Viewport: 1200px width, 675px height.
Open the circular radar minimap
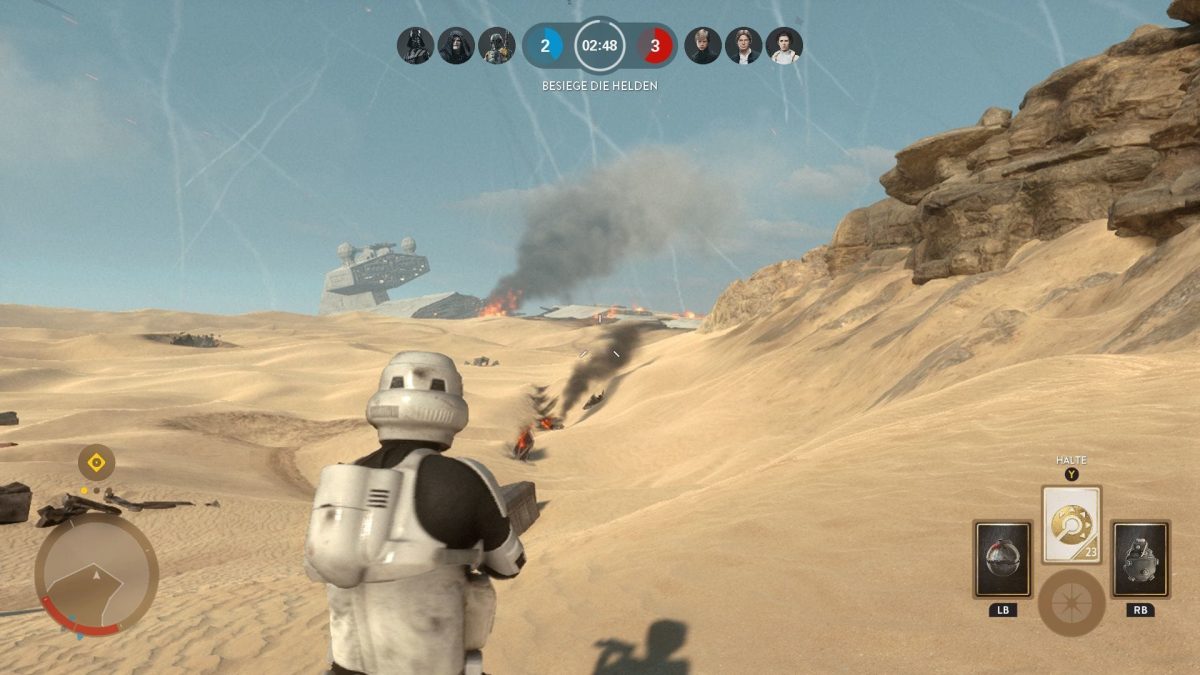coord(96,575)
